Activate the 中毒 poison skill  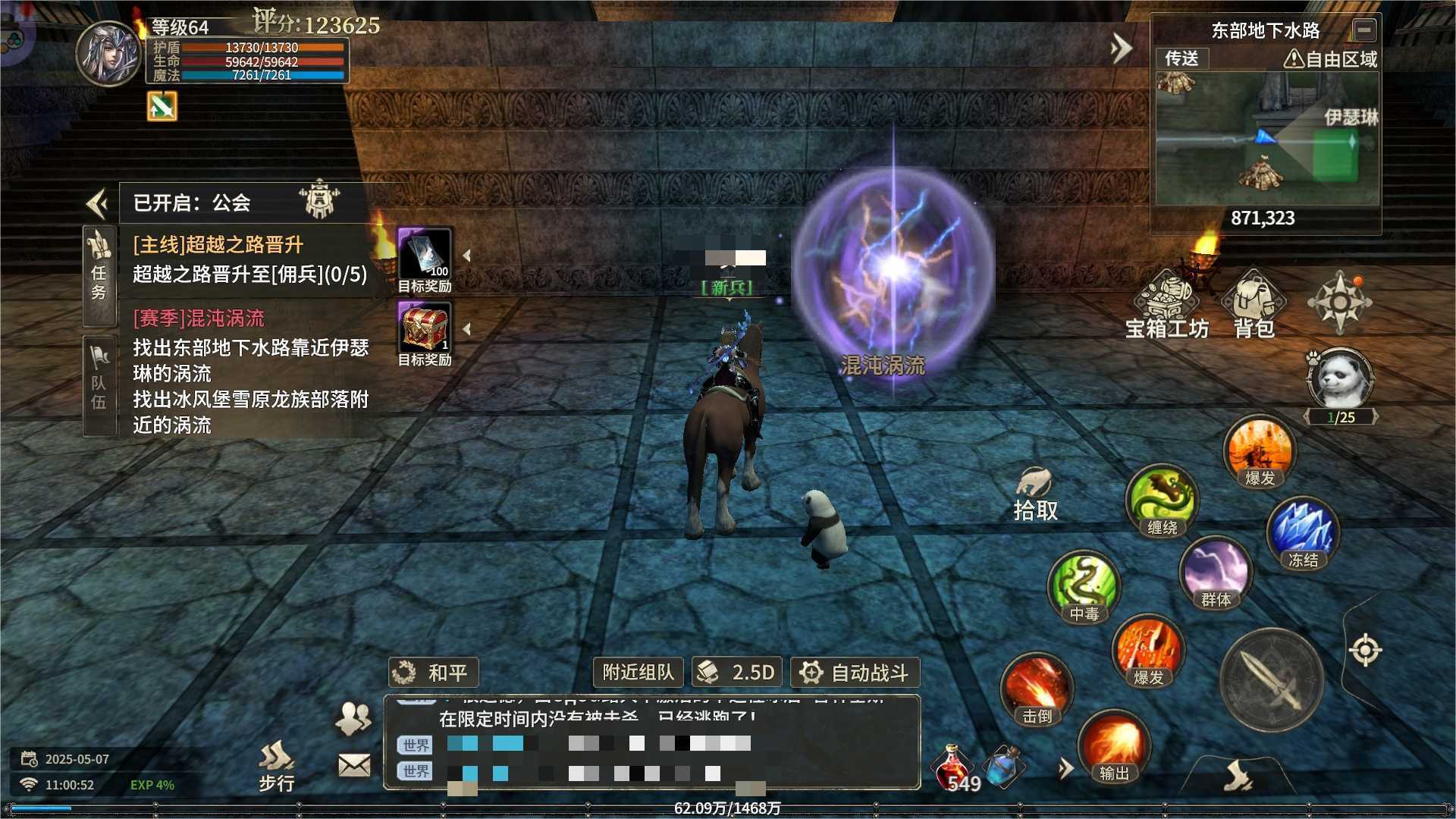[x=1084, y=586]
